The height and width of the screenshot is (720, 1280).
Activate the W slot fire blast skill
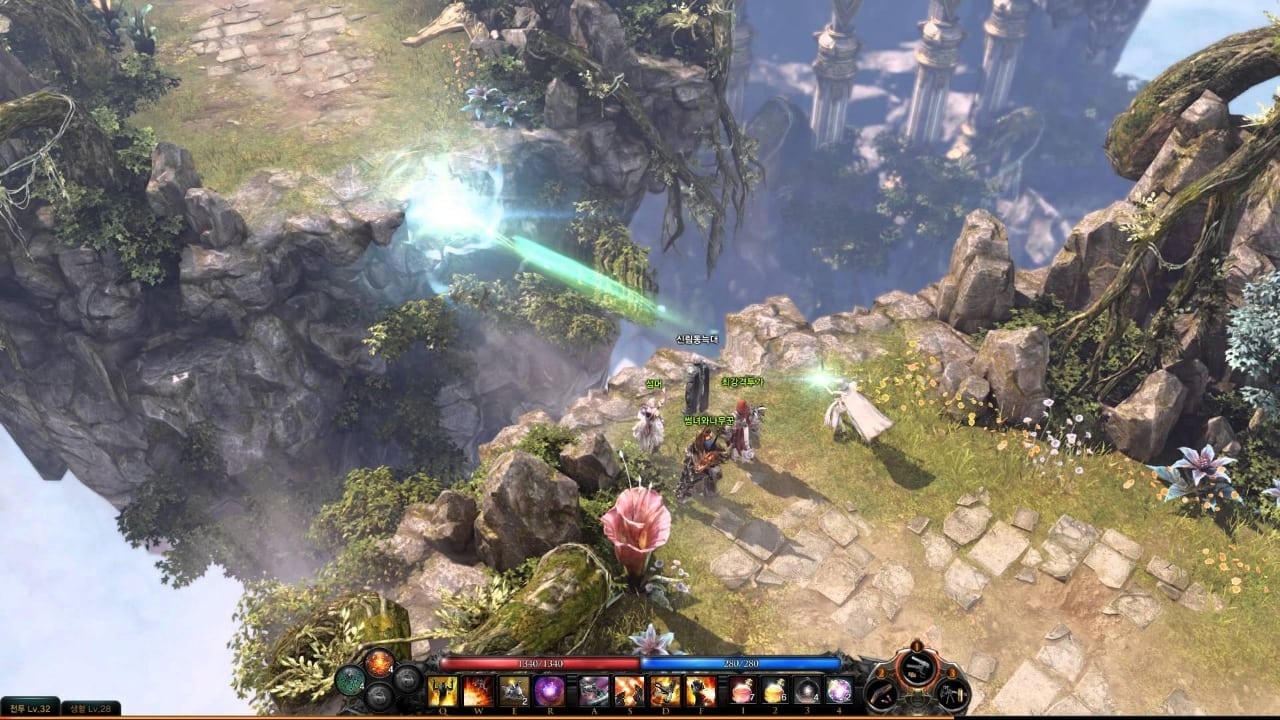tap(478, 690)
